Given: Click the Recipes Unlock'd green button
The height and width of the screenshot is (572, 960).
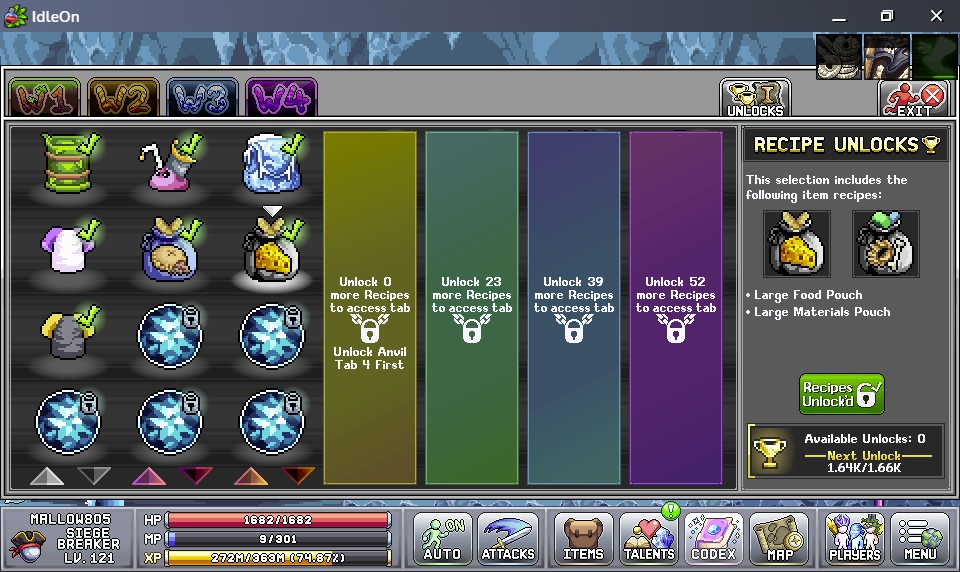Looking at the screenshot, I should click(841, 395).
